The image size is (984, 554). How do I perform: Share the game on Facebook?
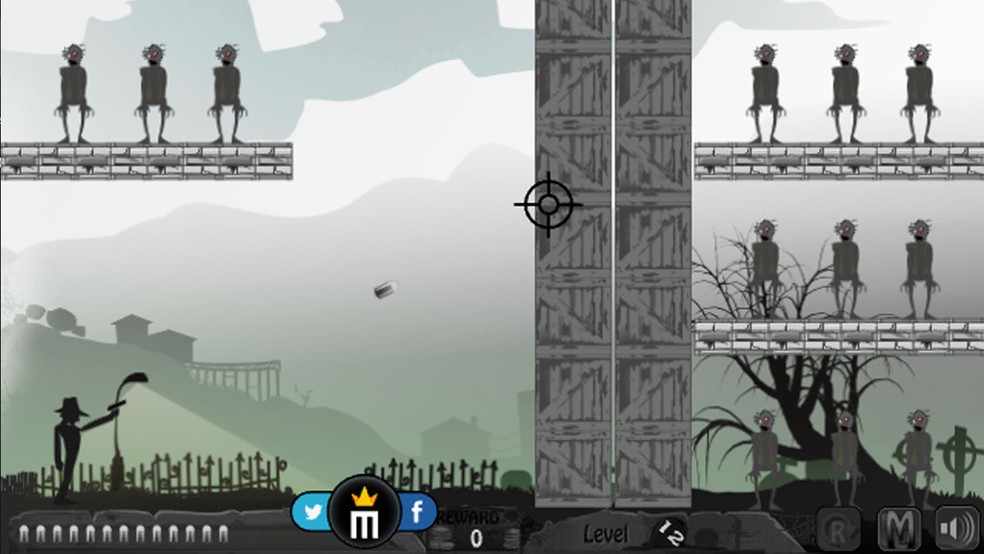(x=416, y=513)
